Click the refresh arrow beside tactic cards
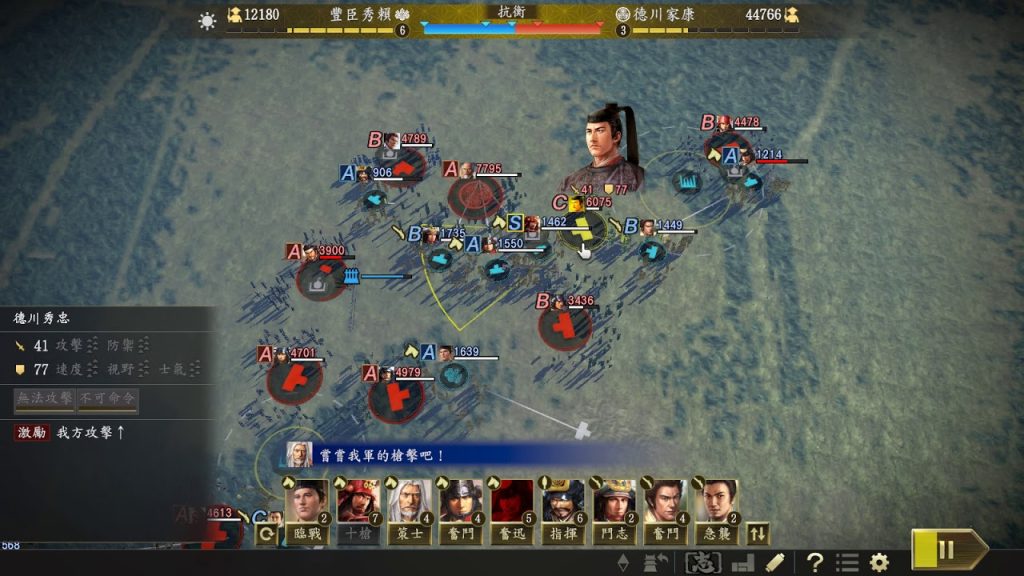The image size is (1024, 576). coord(267,534)
